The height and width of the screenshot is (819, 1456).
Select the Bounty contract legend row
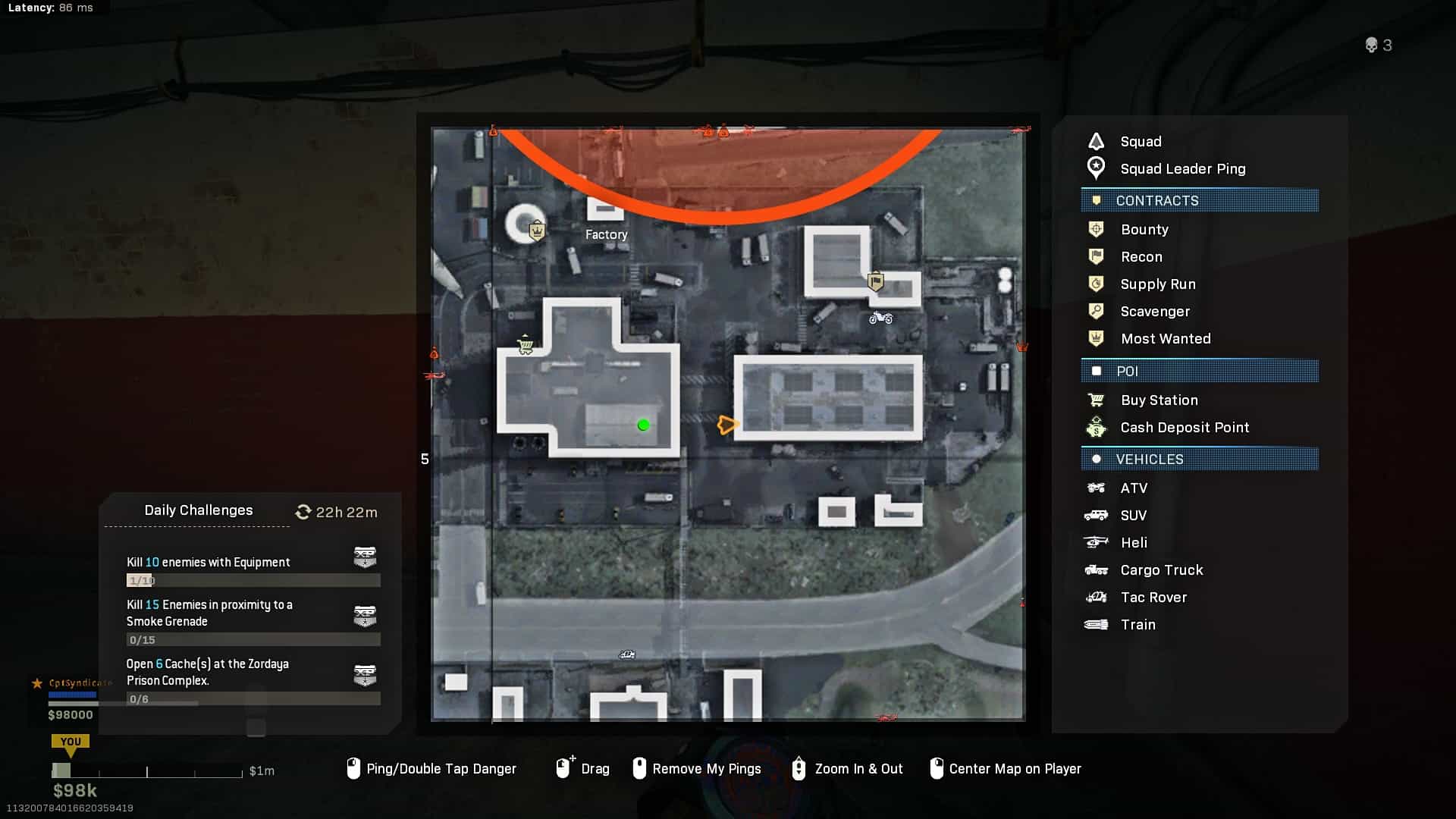[x=1144, y=230]
